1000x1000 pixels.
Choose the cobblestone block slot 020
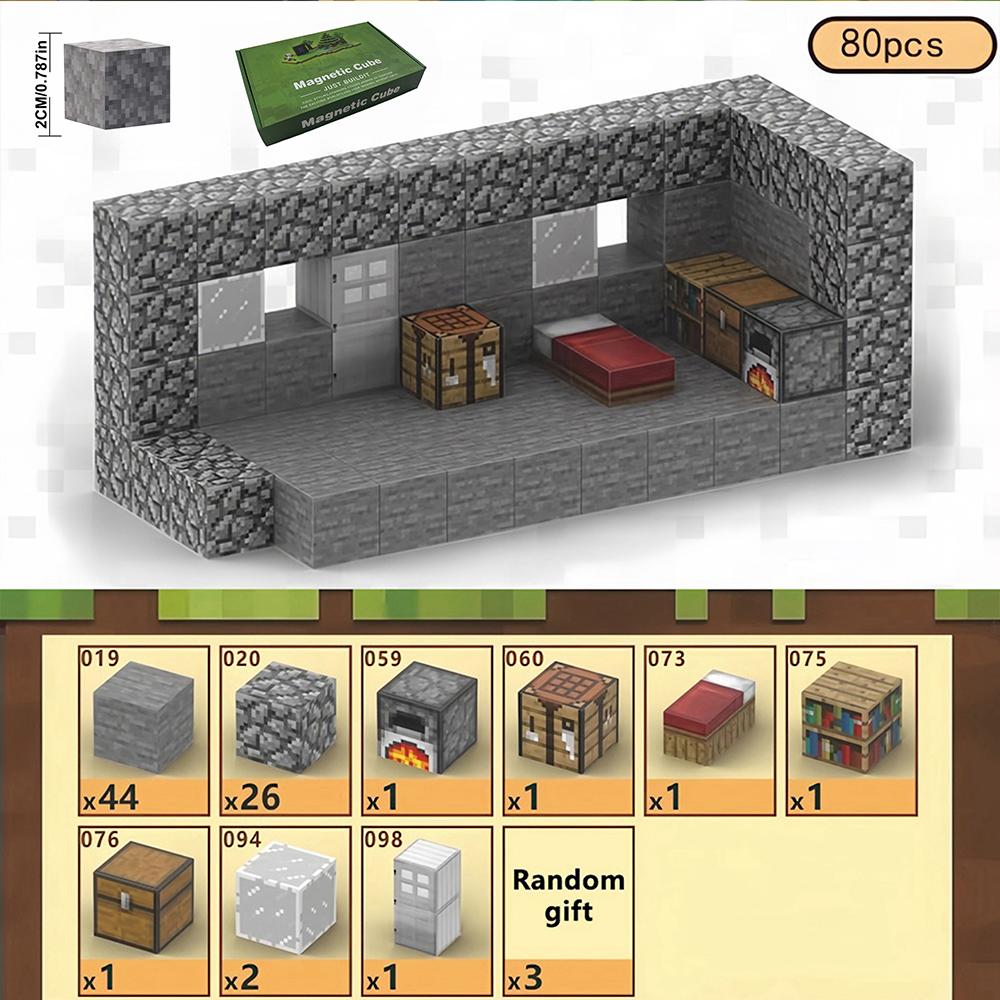coord(285,729)
